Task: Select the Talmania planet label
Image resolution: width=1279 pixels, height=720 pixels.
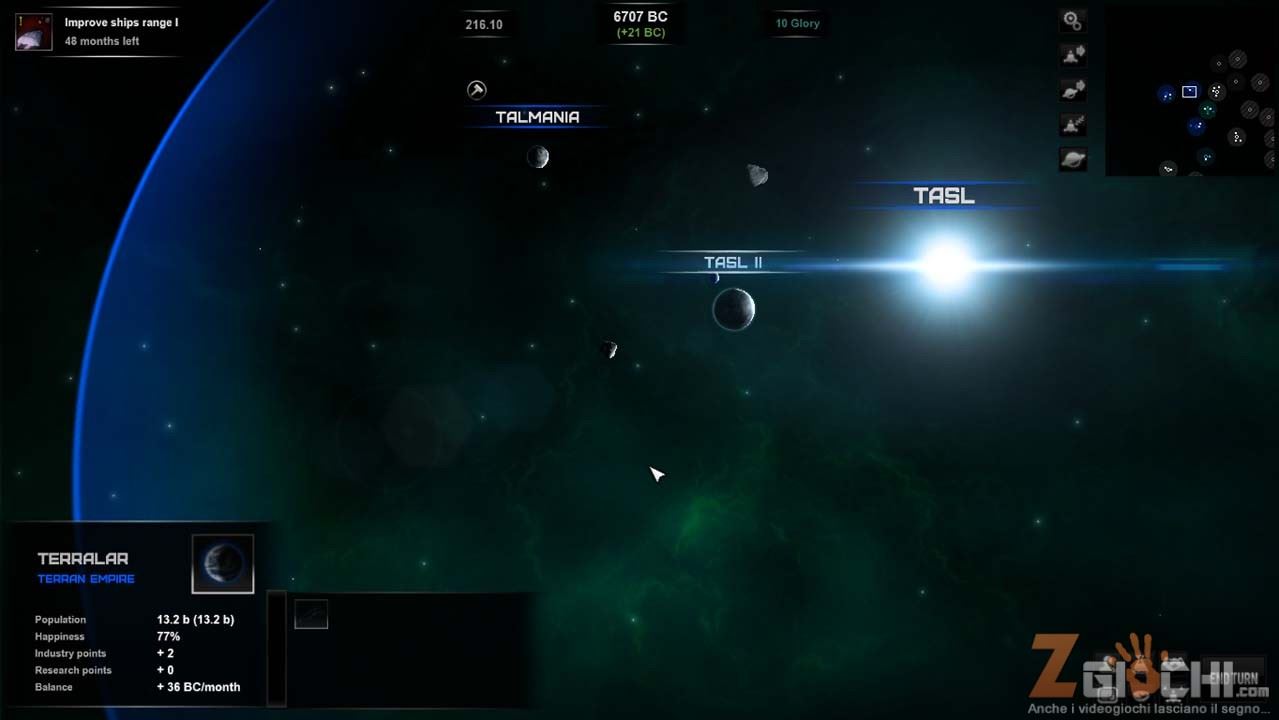Action: coord(537,117)
